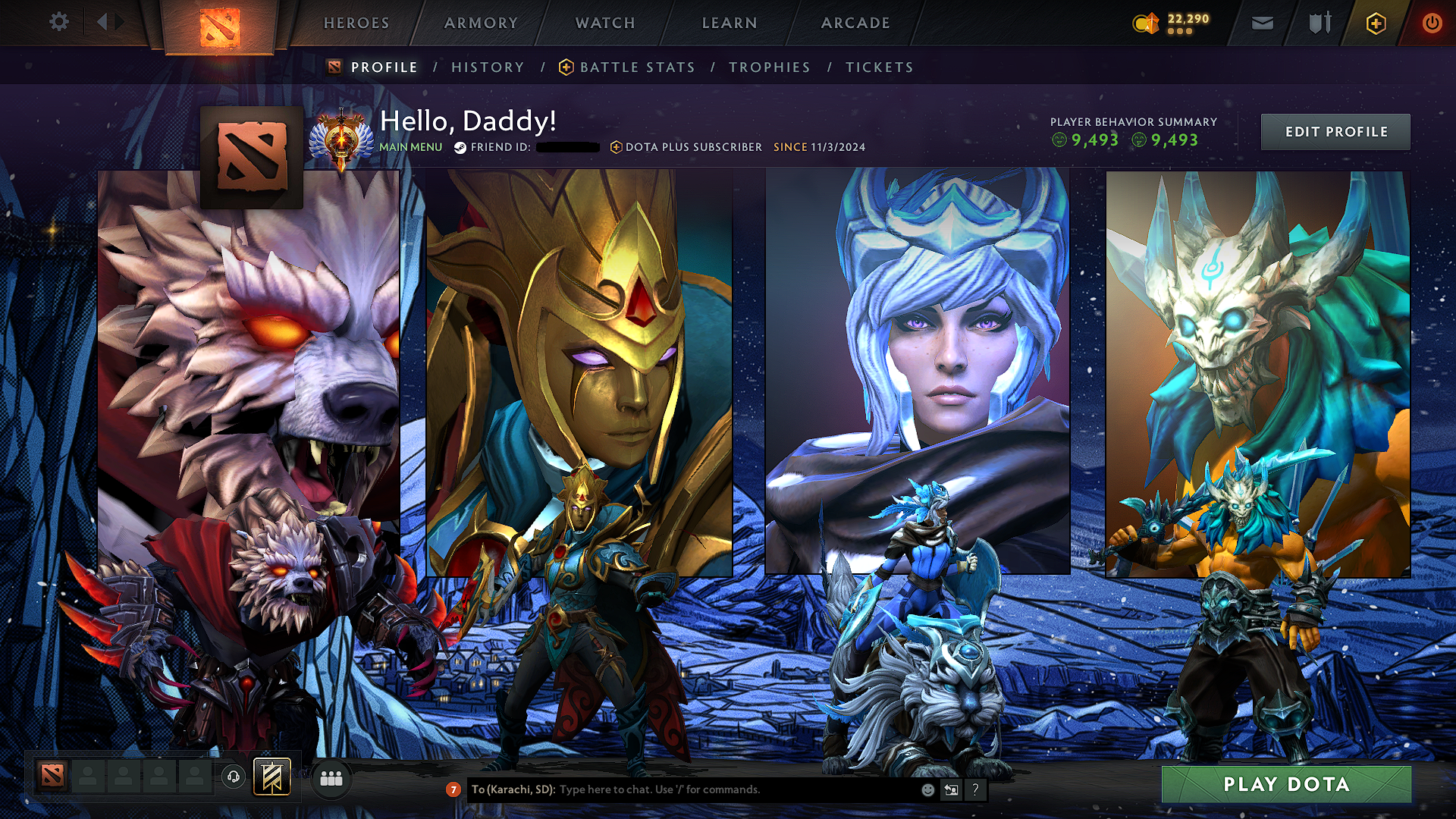
Task: Open the mail notifications envelope icon
Action: [x=1263, y=23]
